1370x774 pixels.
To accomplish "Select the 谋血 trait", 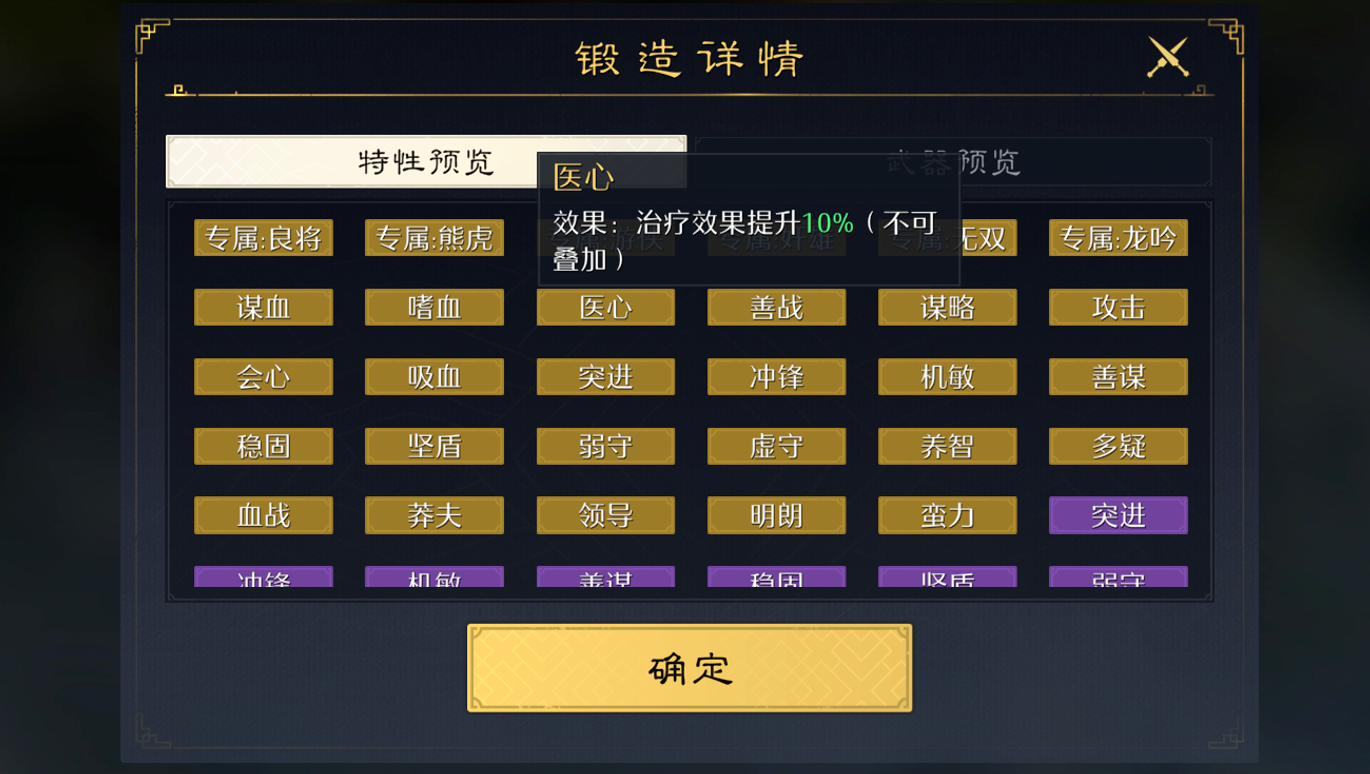I will click(263, 308).
